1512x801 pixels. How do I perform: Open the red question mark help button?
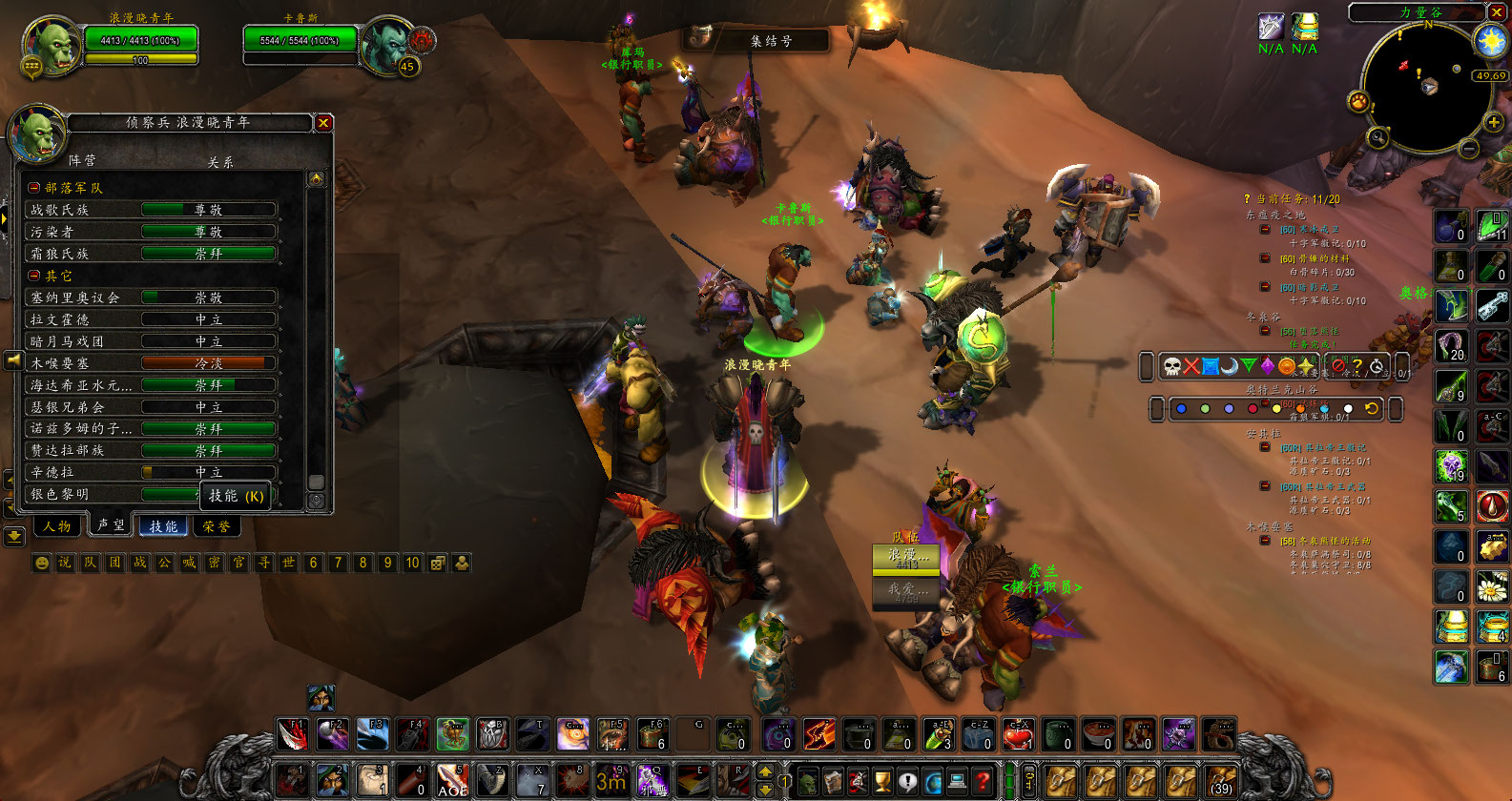pyautogui.click(x=982, y=781)
